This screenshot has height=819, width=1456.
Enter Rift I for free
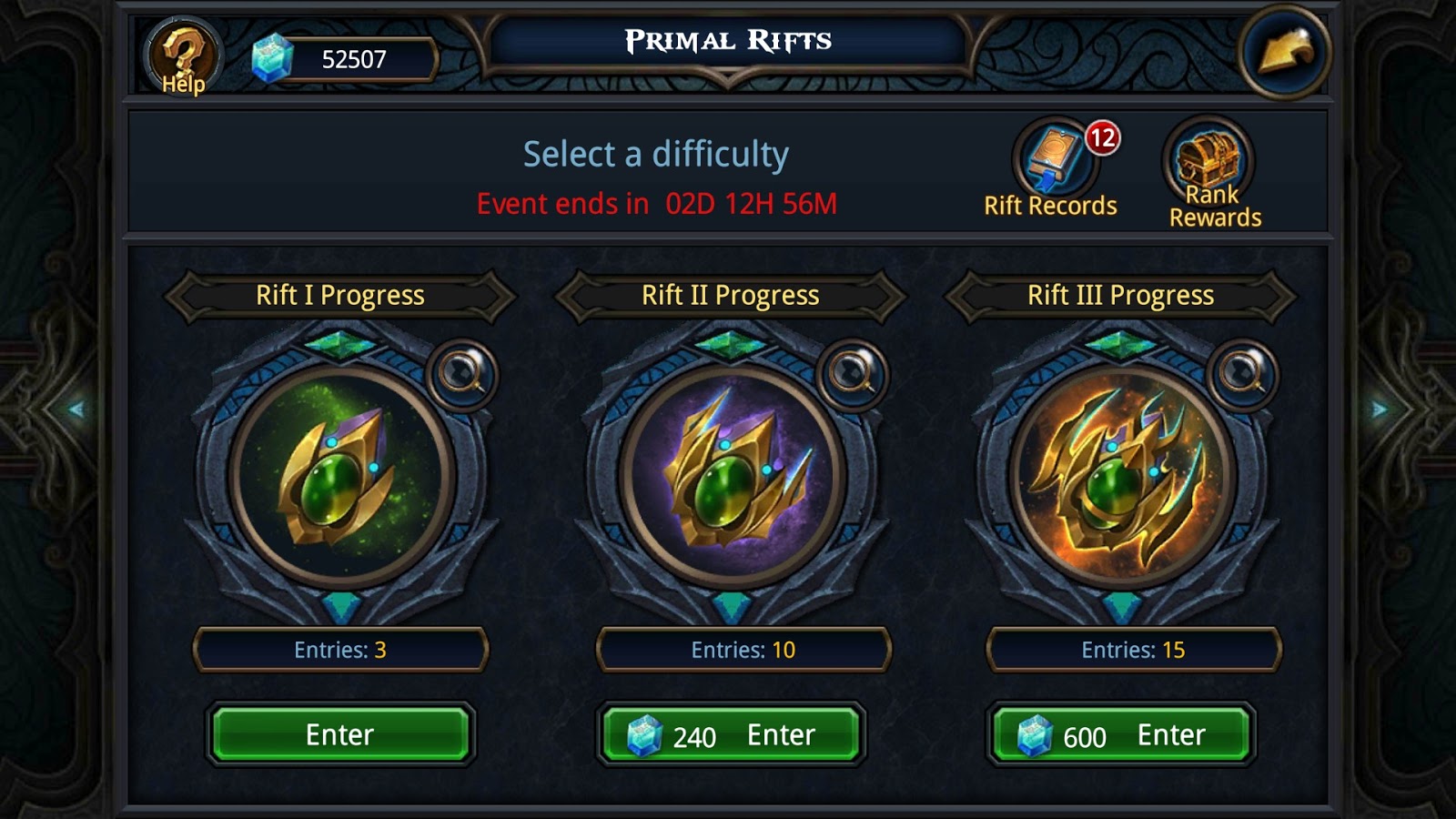pos(339,733)
